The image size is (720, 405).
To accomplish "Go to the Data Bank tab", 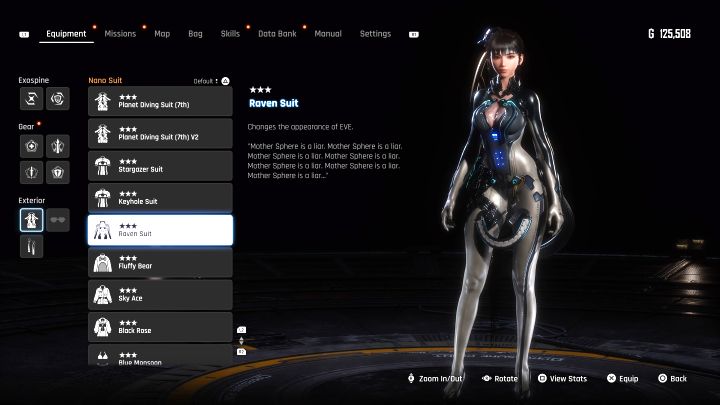I will pos(277,33).
